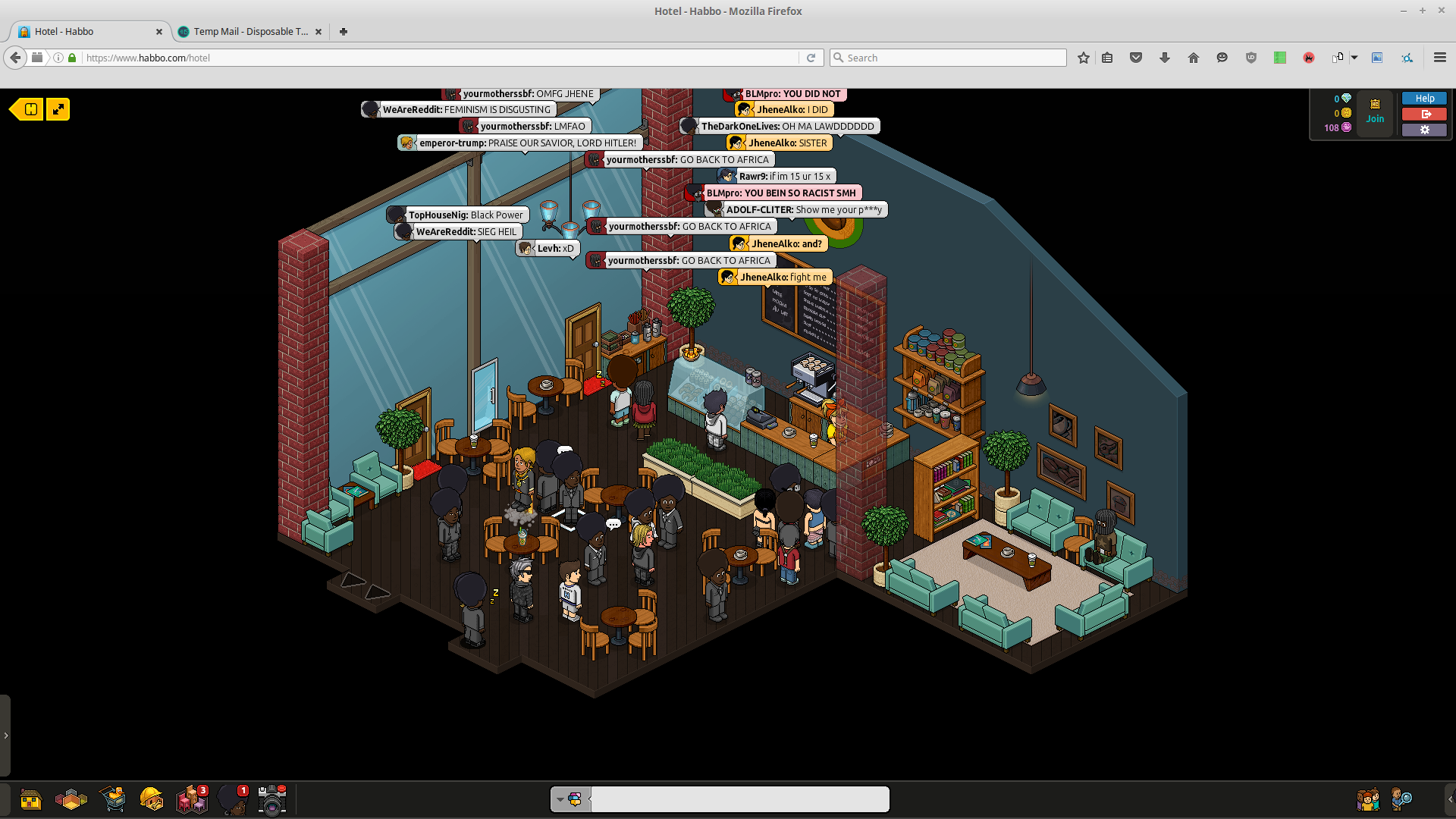Open the room navigator cube icon

click(x=71, y=799)
